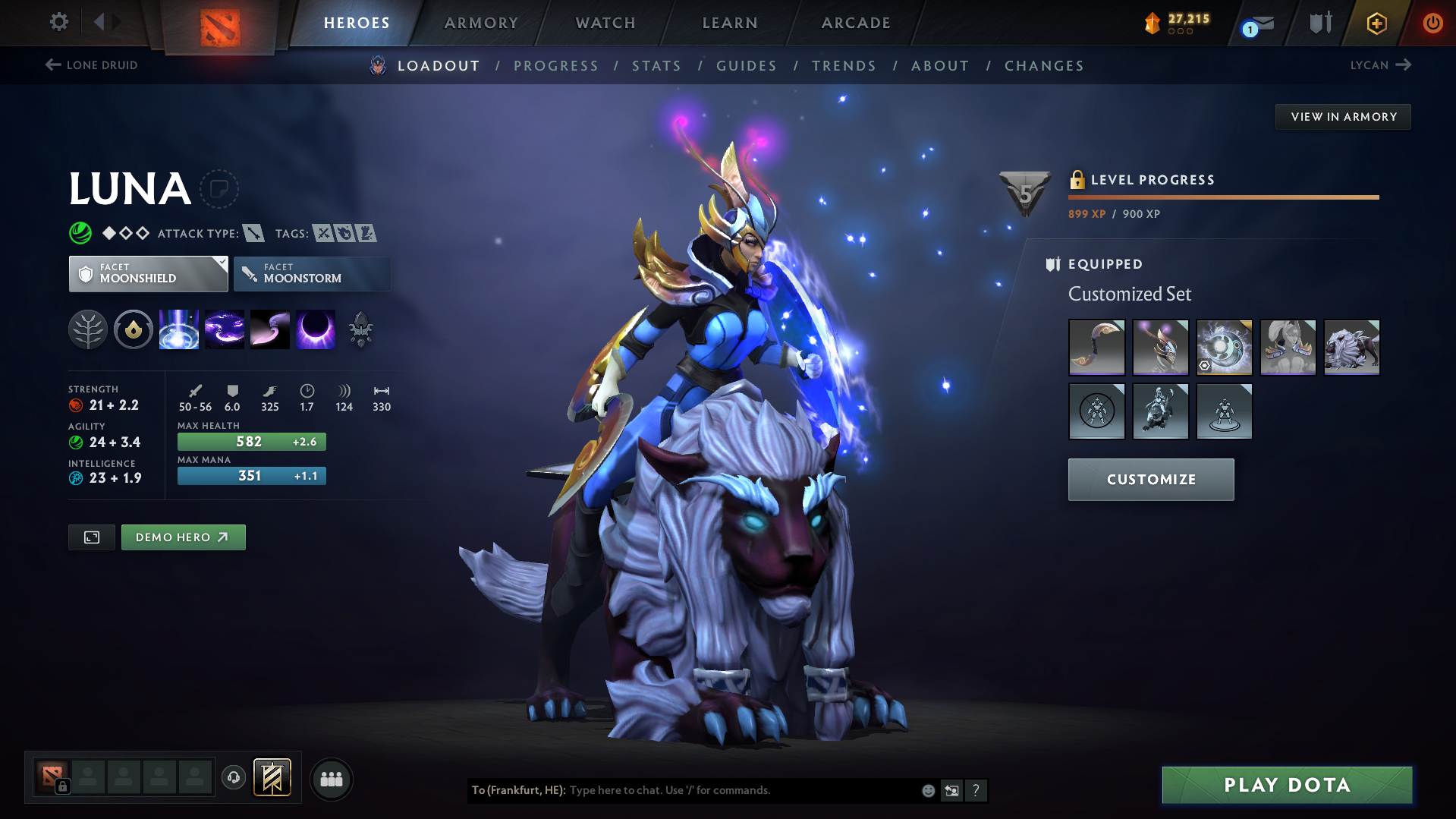Open the Learn section
This screenshot has height=819, width=1456.
pyautogui.click(x=730, y=23)
